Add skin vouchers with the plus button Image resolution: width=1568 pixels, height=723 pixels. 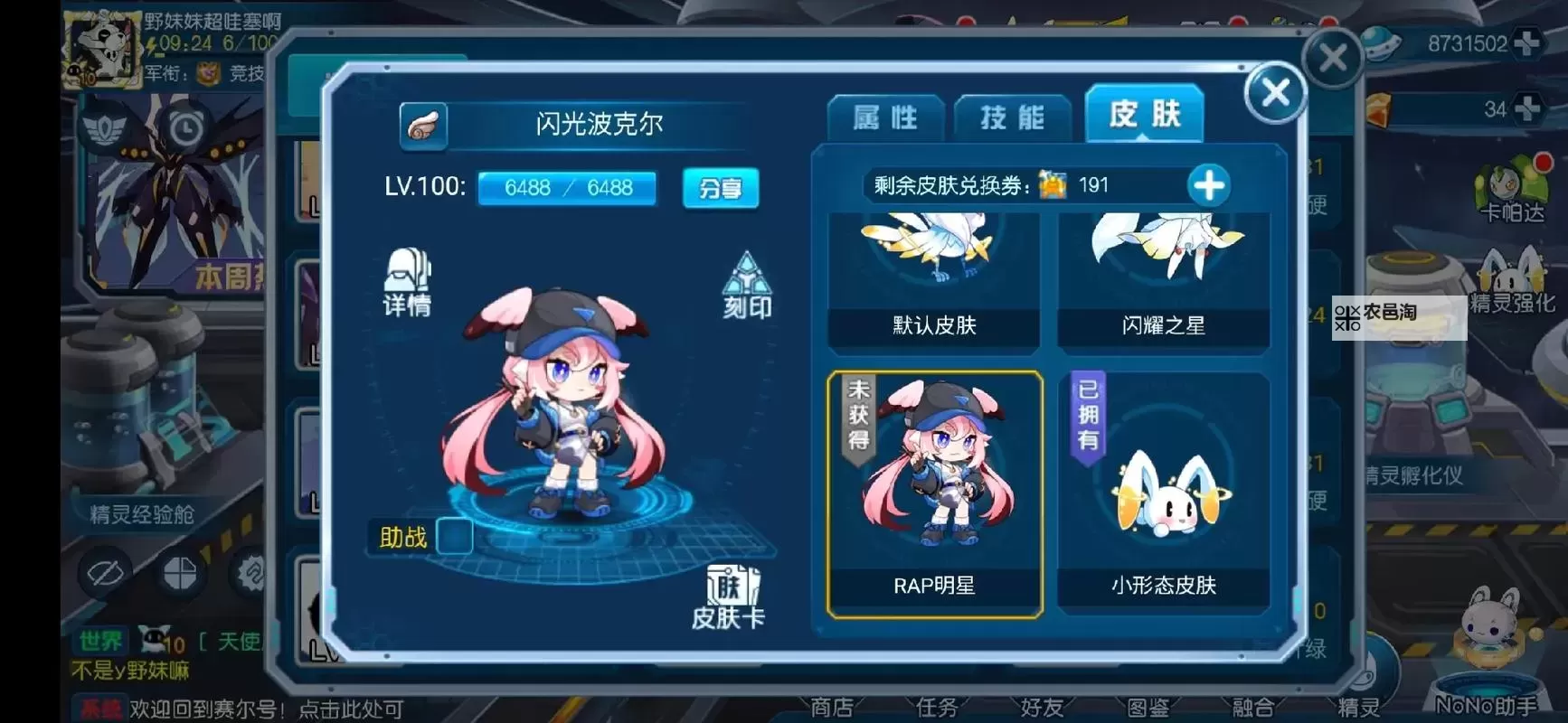(x=1209, y=185)
